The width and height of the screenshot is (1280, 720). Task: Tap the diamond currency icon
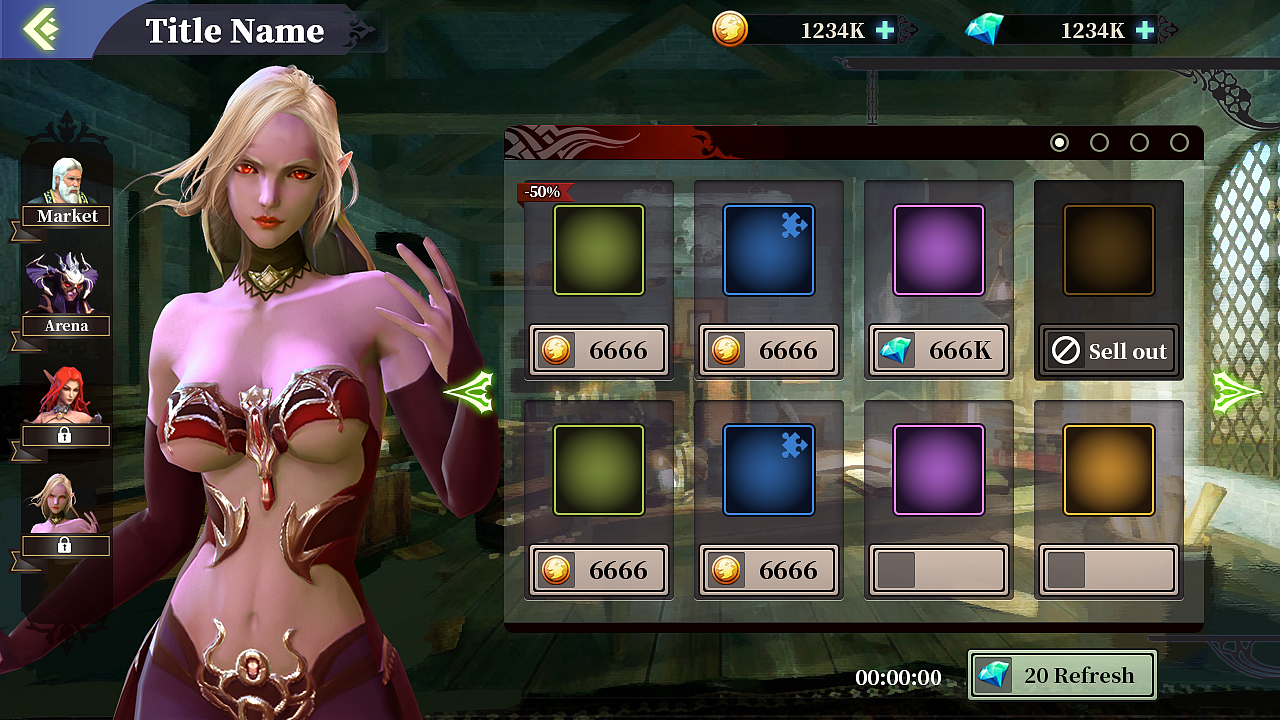pos(988,30)
